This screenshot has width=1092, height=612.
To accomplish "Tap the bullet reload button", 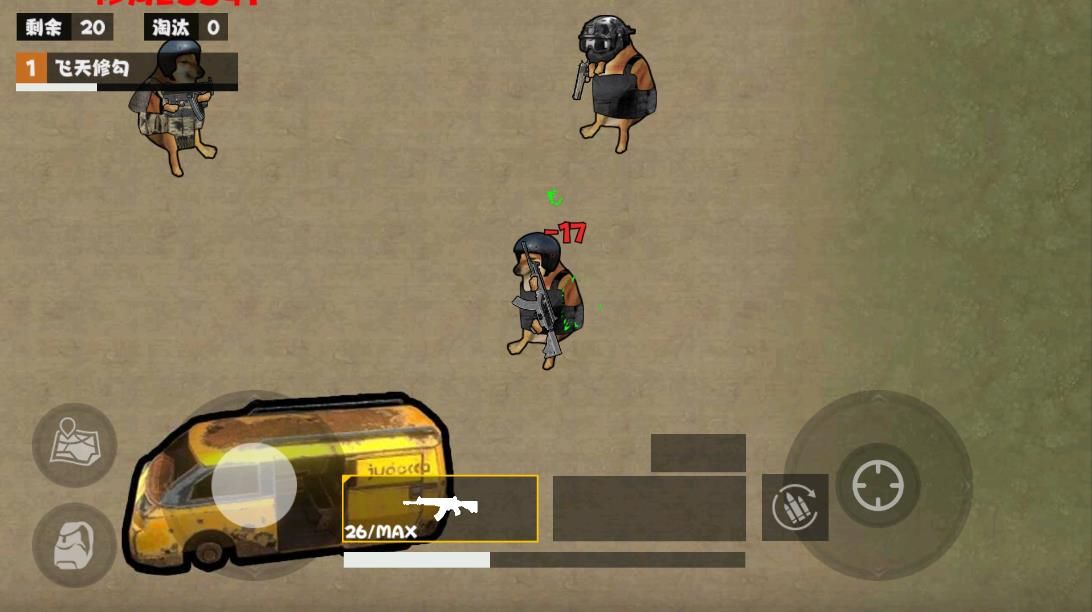I will click(x=795, y=507).
